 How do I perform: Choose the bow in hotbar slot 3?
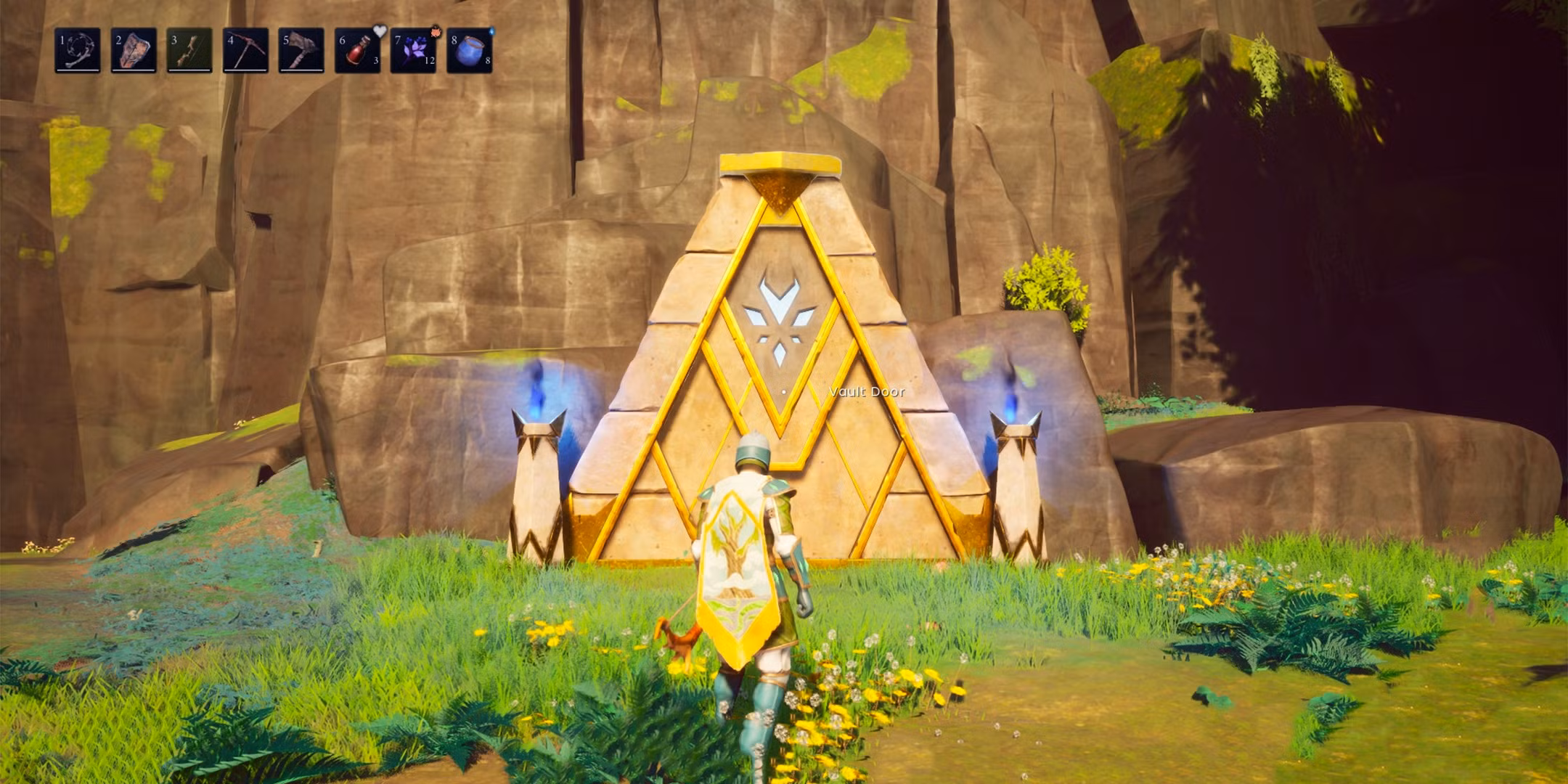(x=189, y=50)
